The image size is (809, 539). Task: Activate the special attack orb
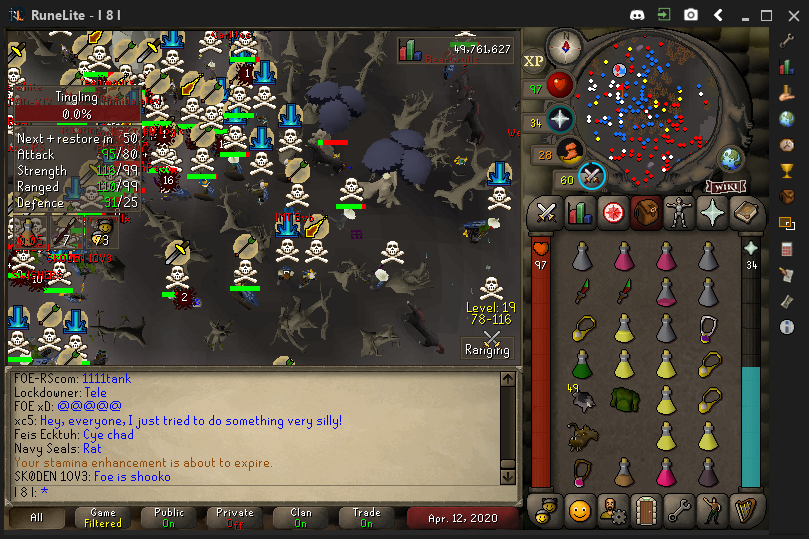tap(592, 175)
